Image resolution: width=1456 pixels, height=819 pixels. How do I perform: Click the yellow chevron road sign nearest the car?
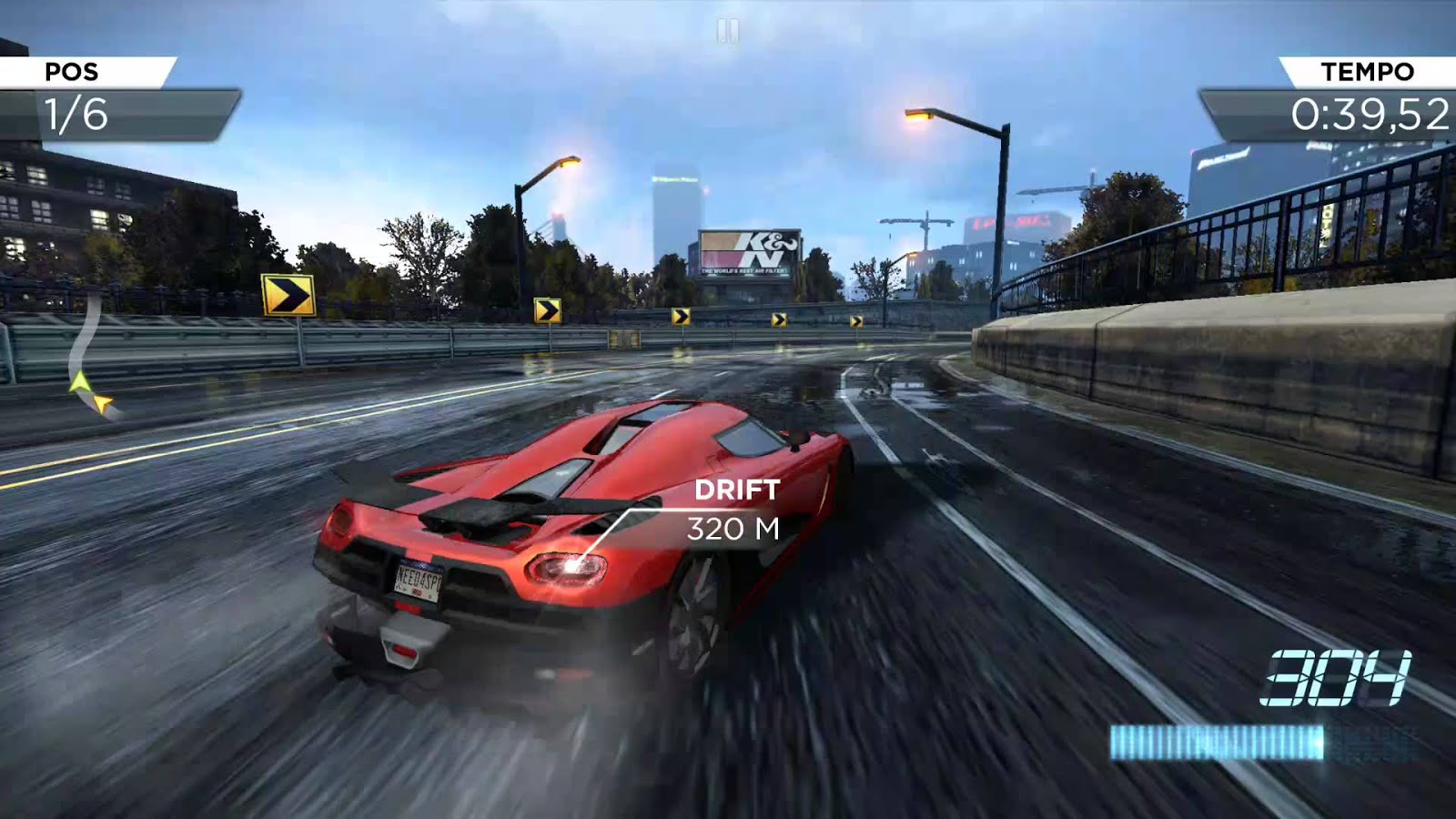289,296
